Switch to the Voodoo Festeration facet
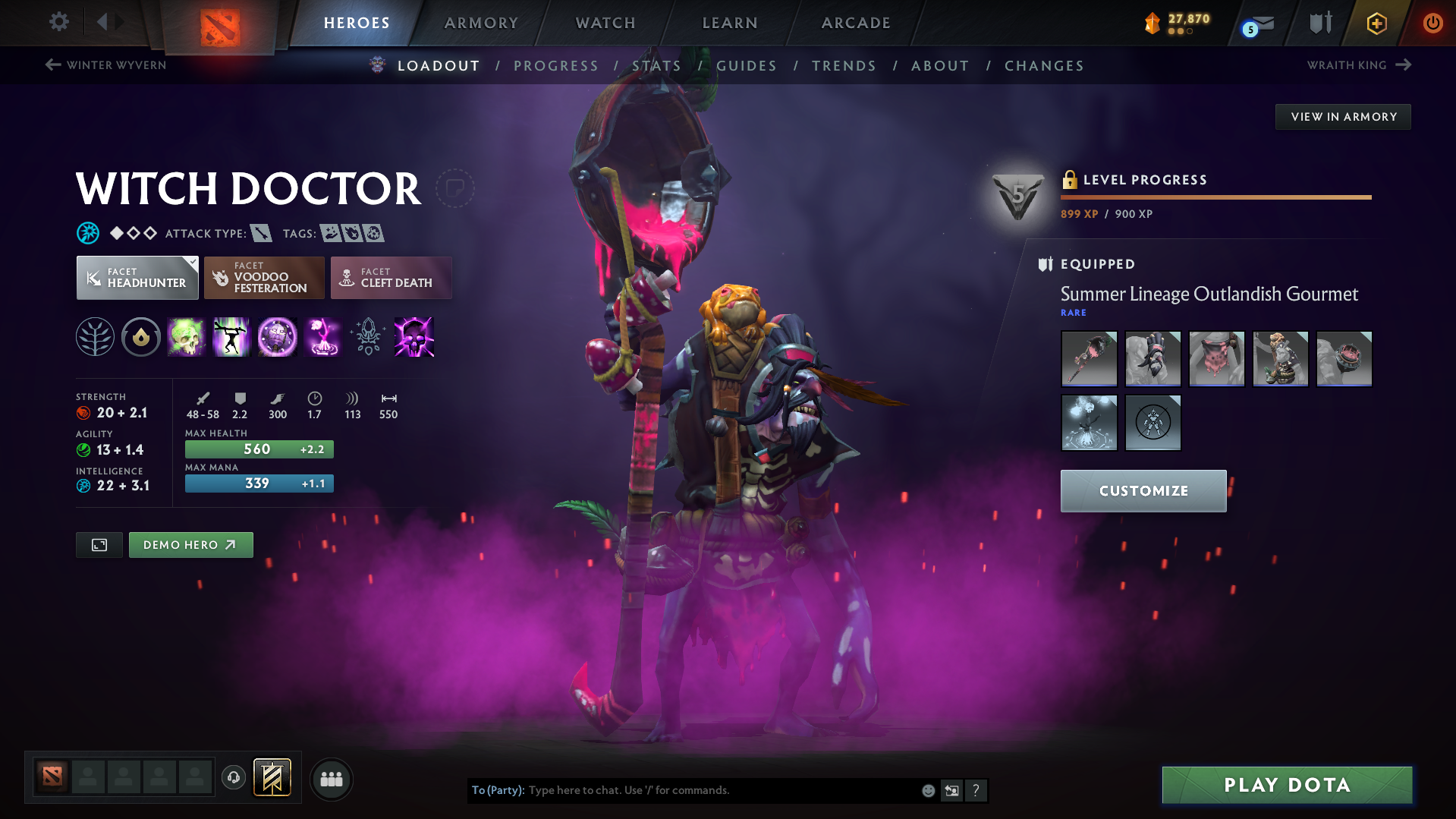The image size is (1456, 819). tap(264, 277)
